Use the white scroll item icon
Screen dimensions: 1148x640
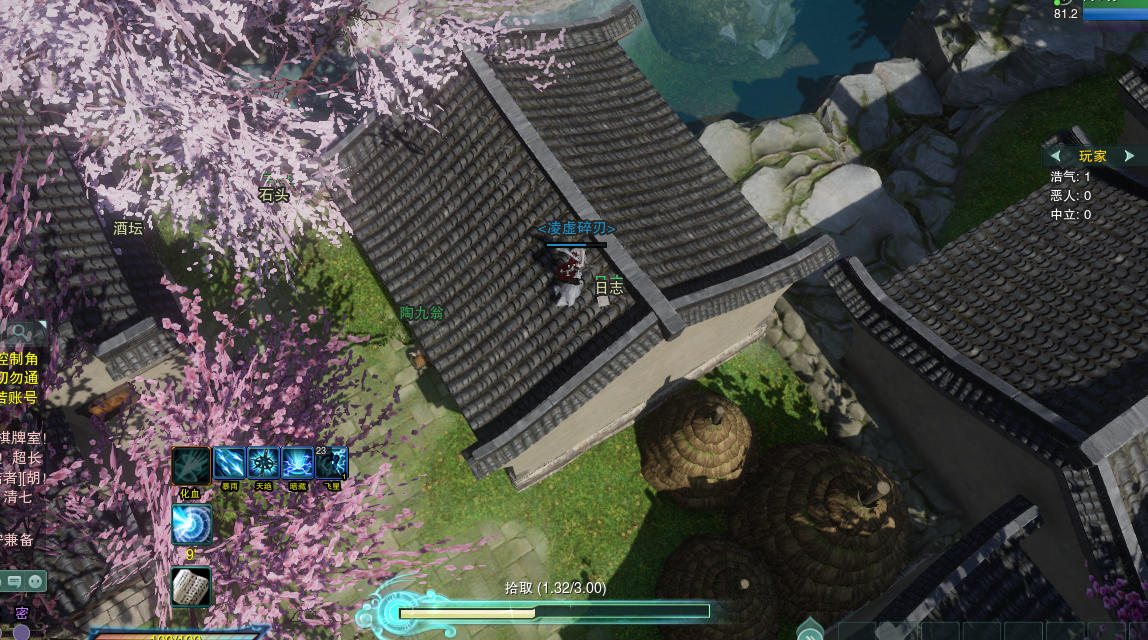(x=191, y=587)
